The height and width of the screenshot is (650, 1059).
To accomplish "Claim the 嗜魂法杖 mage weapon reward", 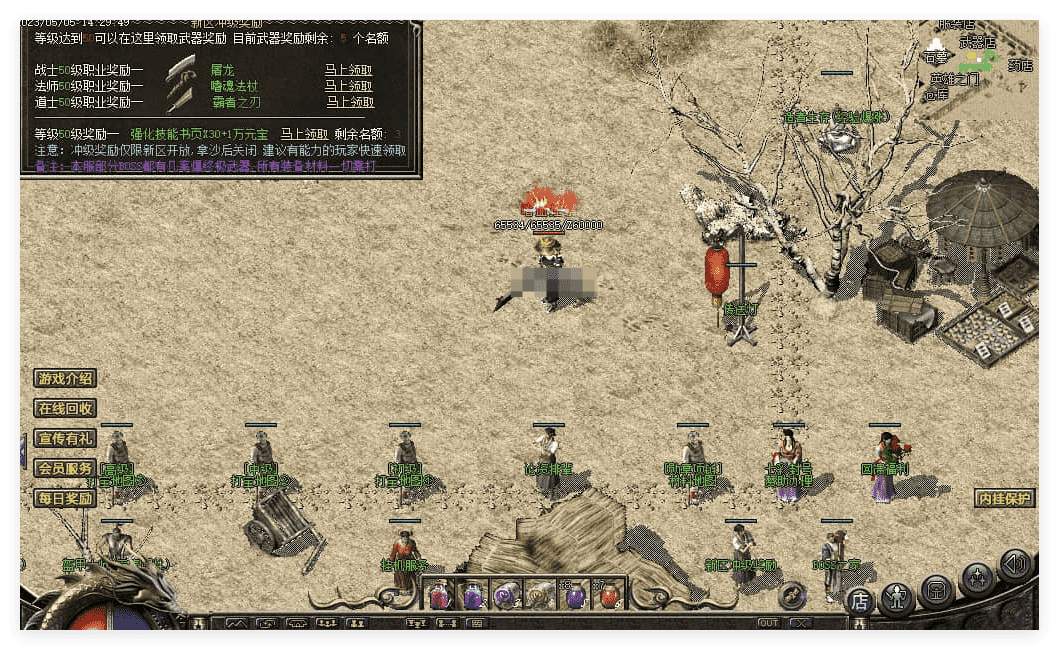I will (x=348, y=86).
